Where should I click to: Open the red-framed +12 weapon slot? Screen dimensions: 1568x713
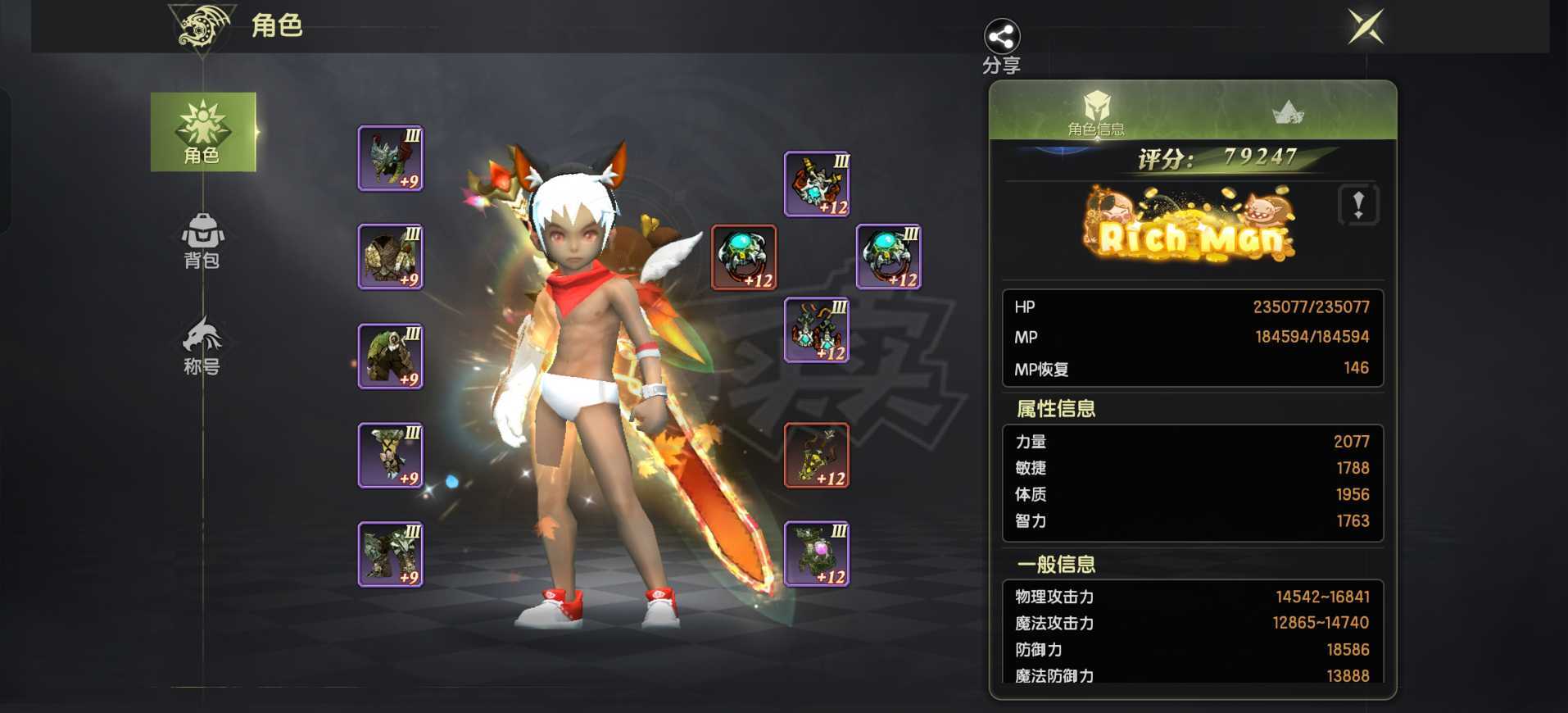[744, 257]
